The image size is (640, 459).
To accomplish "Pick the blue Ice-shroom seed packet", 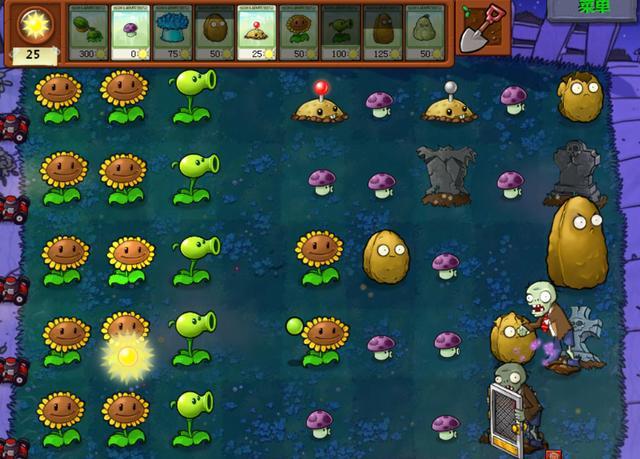I will 172,32.
